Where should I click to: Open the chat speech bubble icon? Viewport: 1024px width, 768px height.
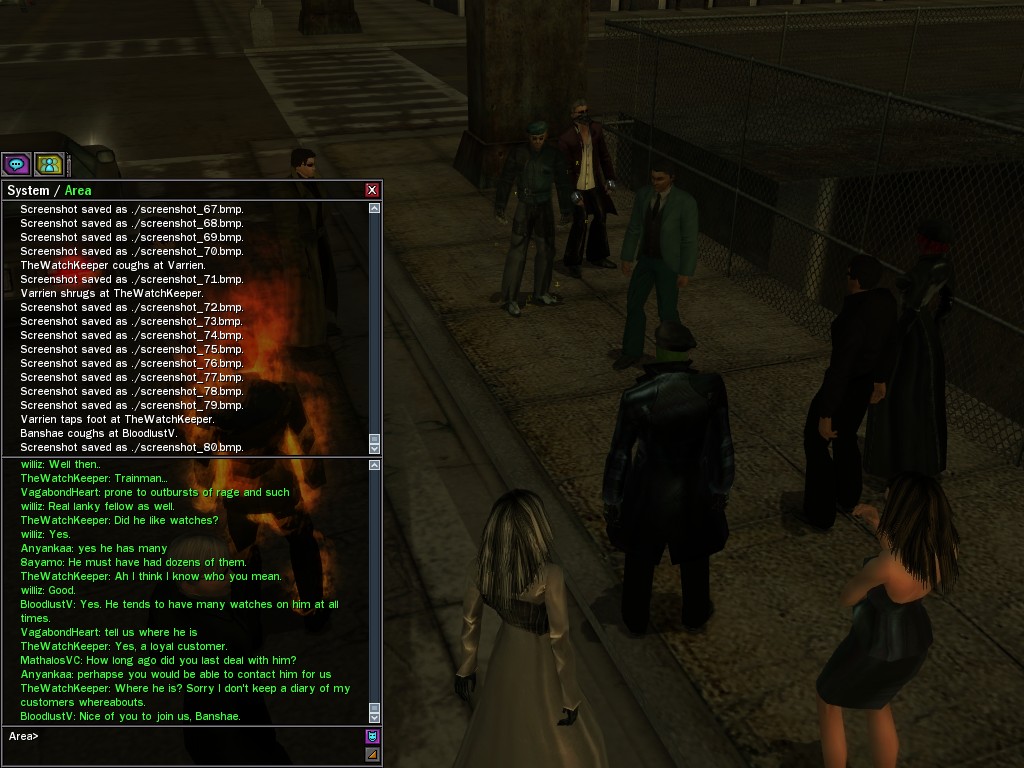tap(16, 164)
